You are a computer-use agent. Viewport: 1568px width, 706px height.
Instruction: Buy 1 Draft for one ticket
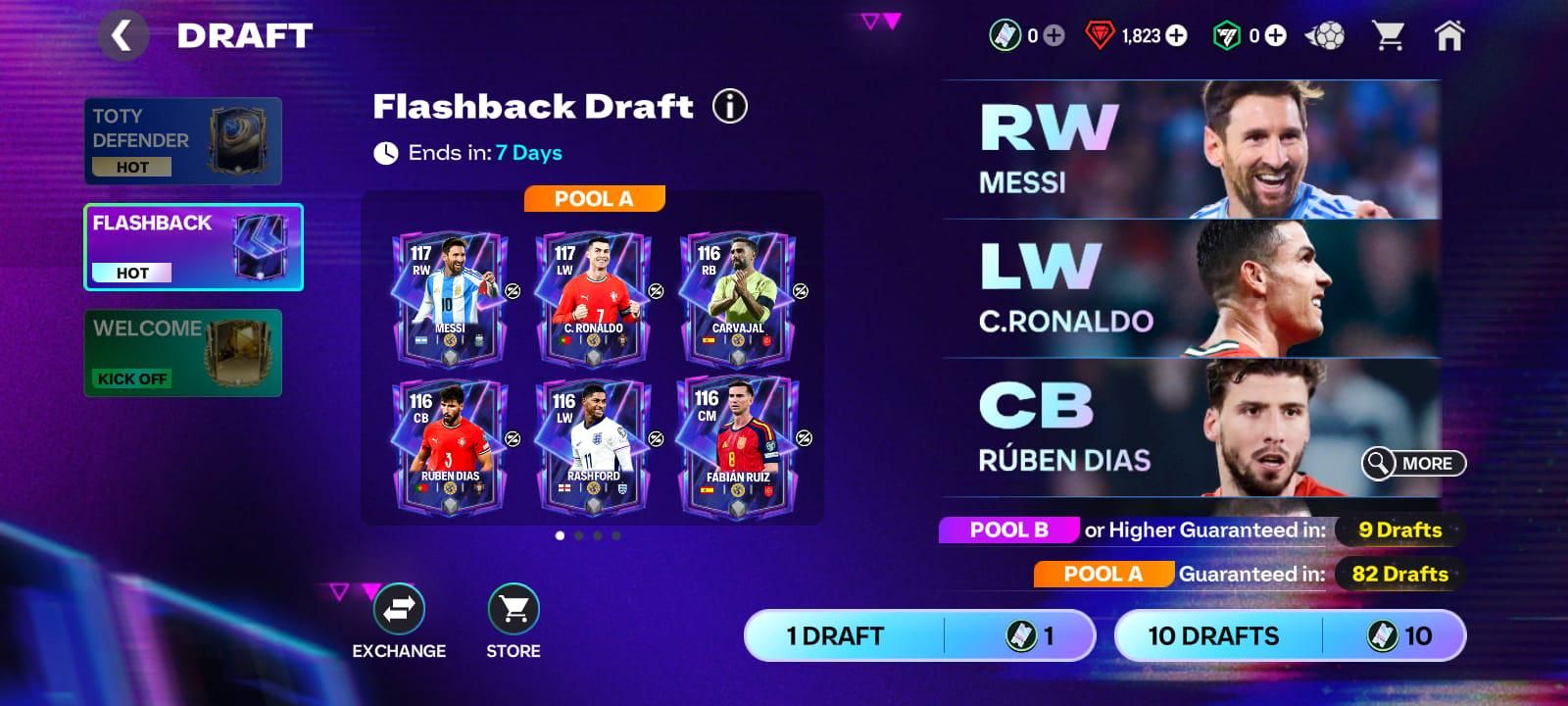pos(919,635)
